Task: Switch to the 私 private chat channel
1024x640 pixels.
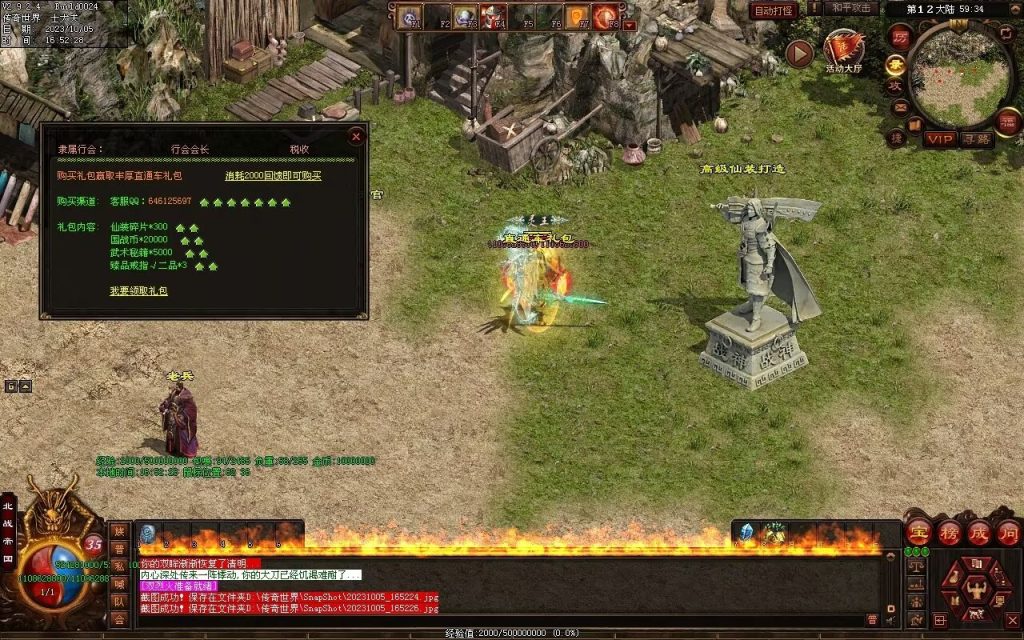Action: click(x=119, y=566)
